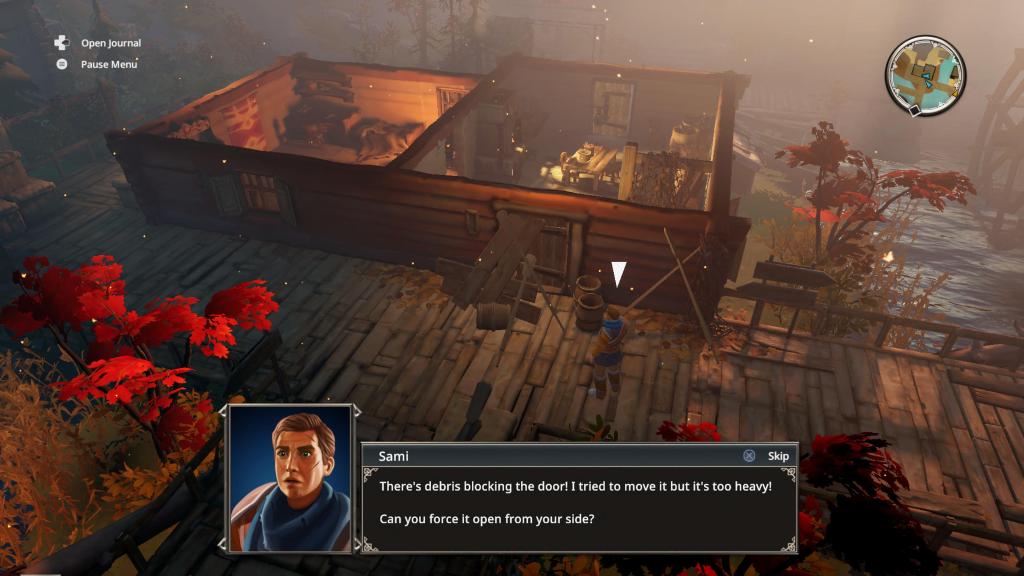Open the Pause Menu
The height and width of the screenshot is (576, 1024).
[x=108, y=64]
